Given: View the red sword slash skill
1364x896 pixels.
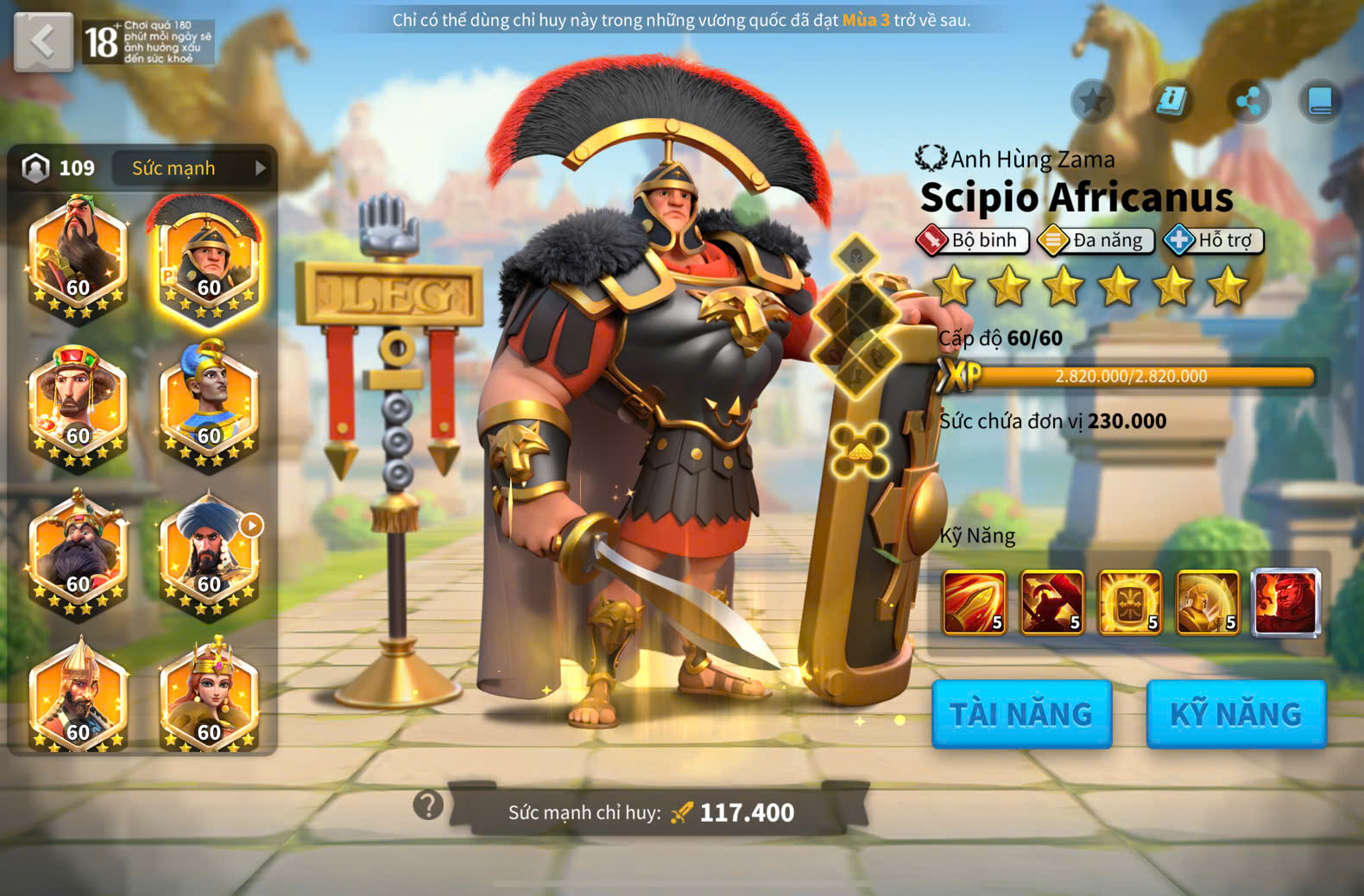Looking at the screenshot, I should click(975, 603).
